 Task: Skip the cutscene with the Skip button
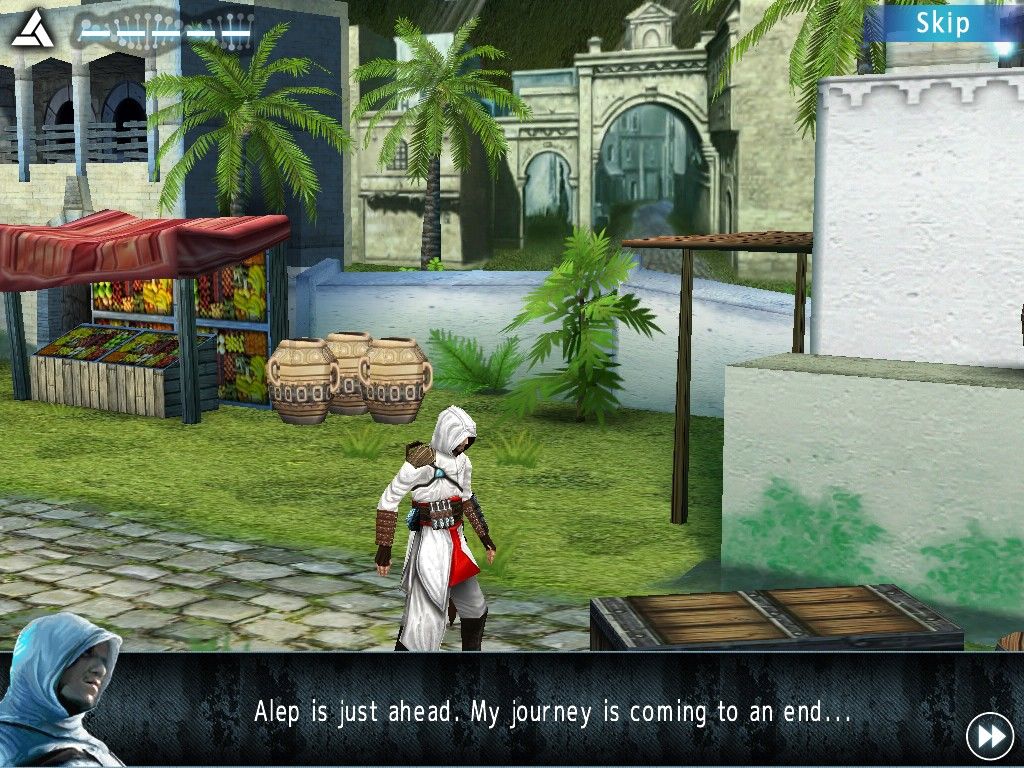coord(942,22)
